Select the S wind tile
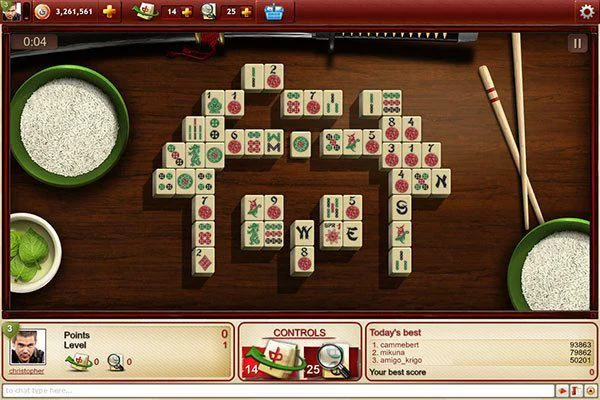This screenshot has height=400, width=600. pos(400,208)
